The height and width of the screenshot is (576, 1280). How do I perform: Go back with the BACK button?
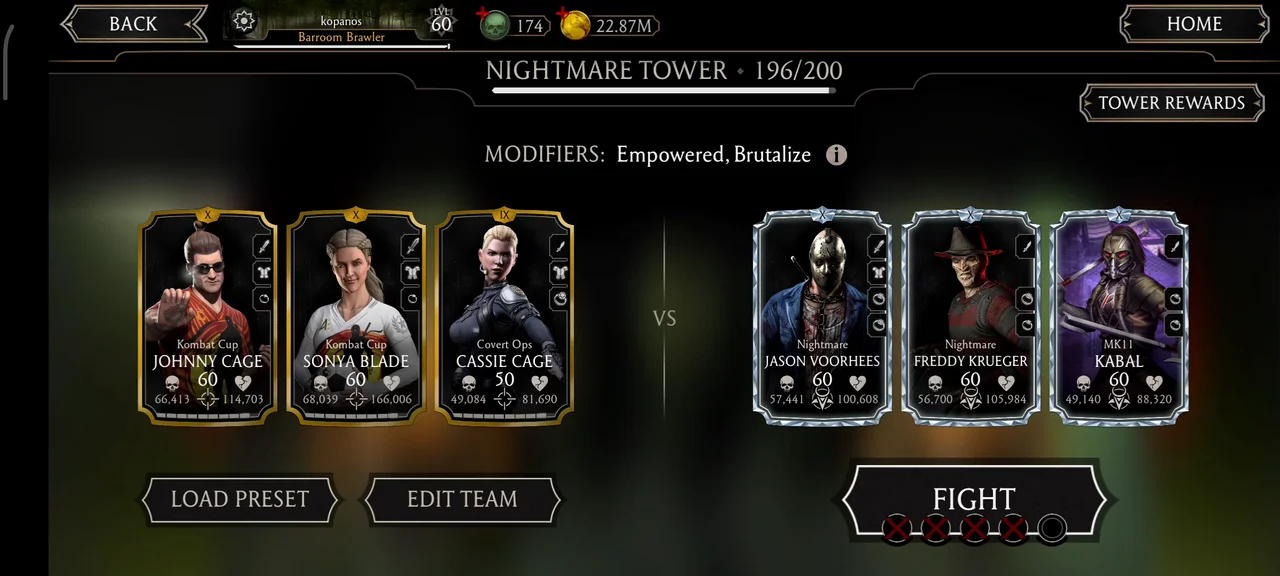pyautogui.click(x=132, y=25)
